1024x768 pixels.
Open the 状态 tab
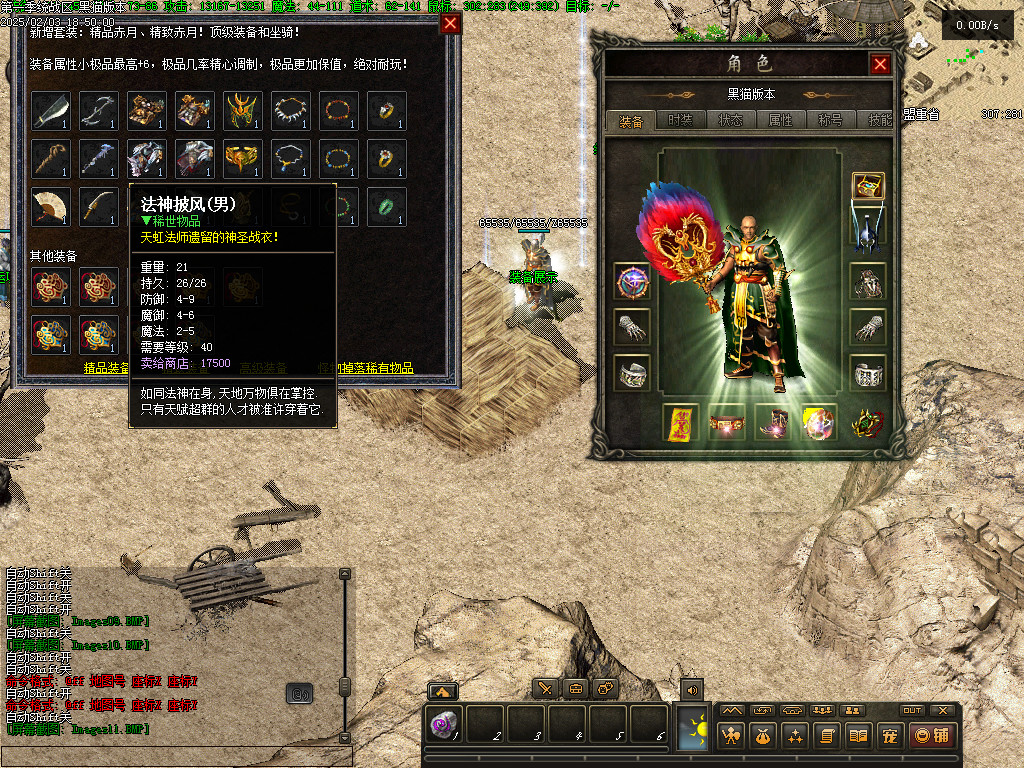(730, 120)
